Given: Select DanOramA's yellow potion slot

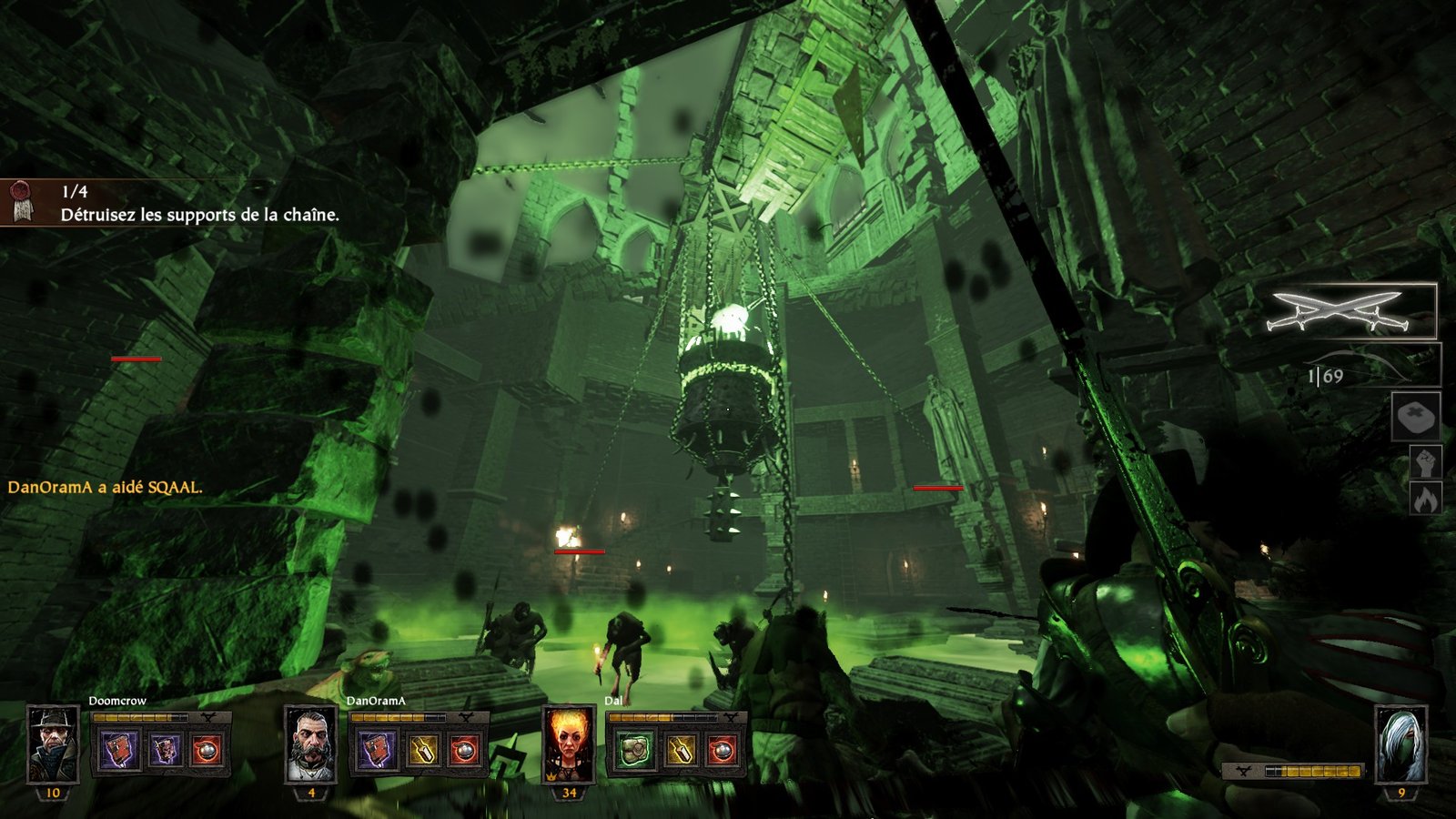Looking at the screenshot, I should tap(421, 751).
